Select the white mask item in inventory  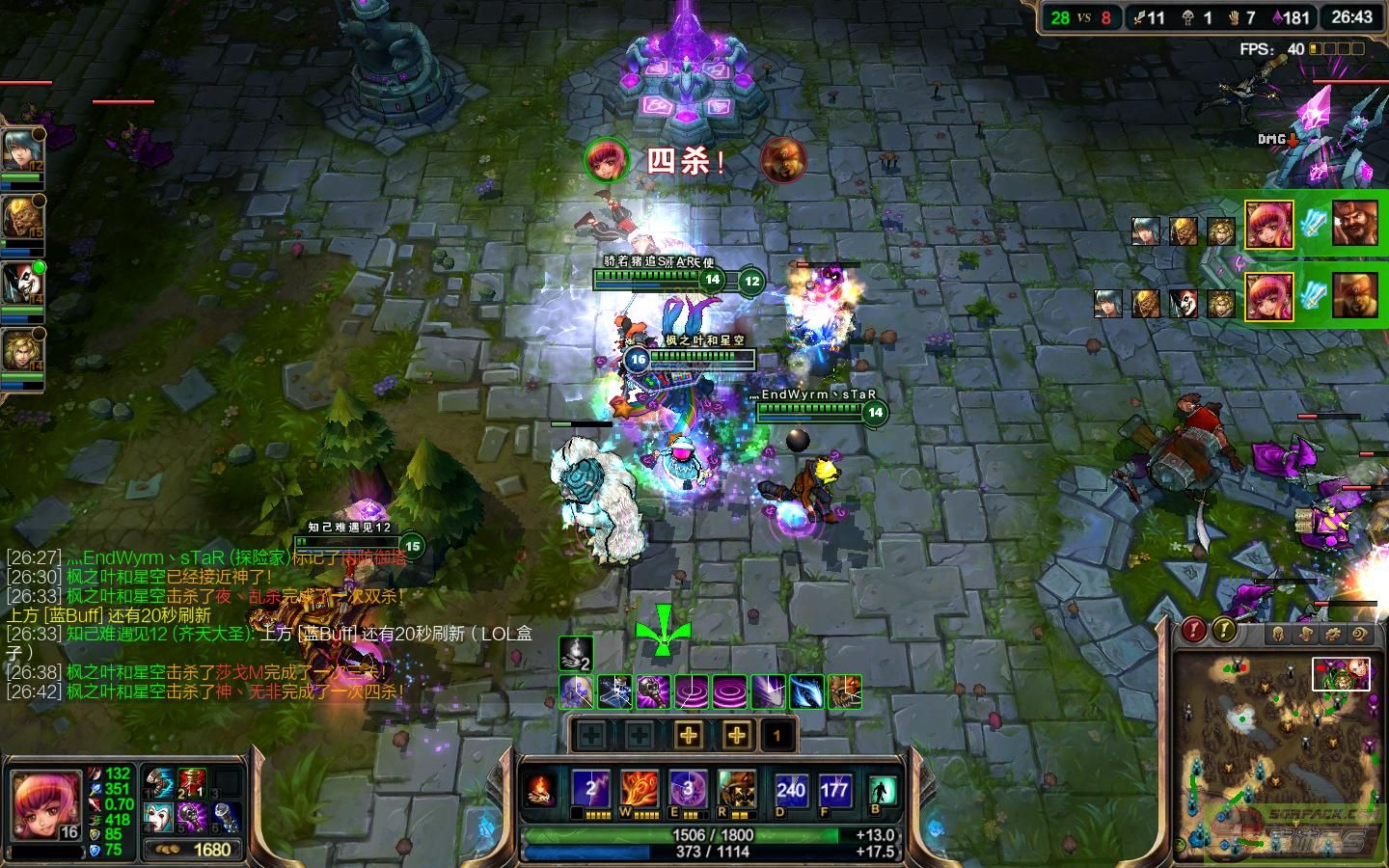(158, 816)
